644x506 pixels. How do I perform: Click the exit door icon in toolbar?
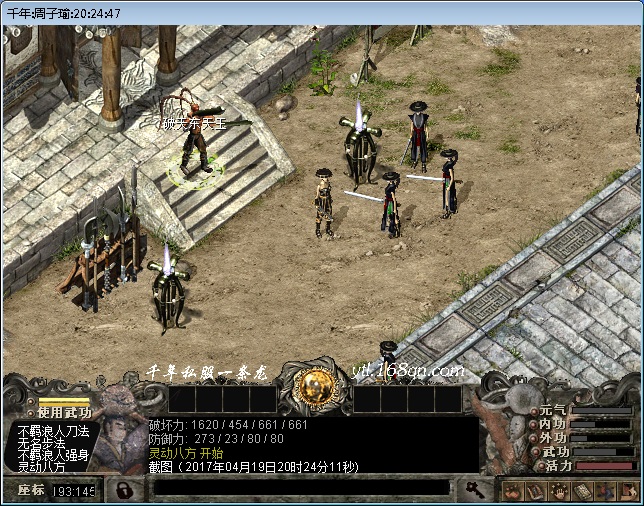(x=629, y=491)
